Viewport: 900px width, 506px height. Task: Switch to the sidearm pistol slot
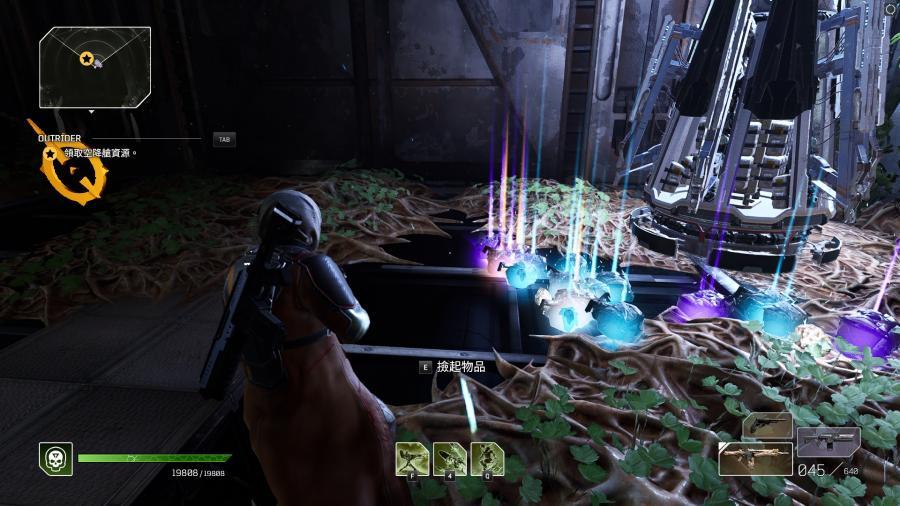click(x=767, y=425)
